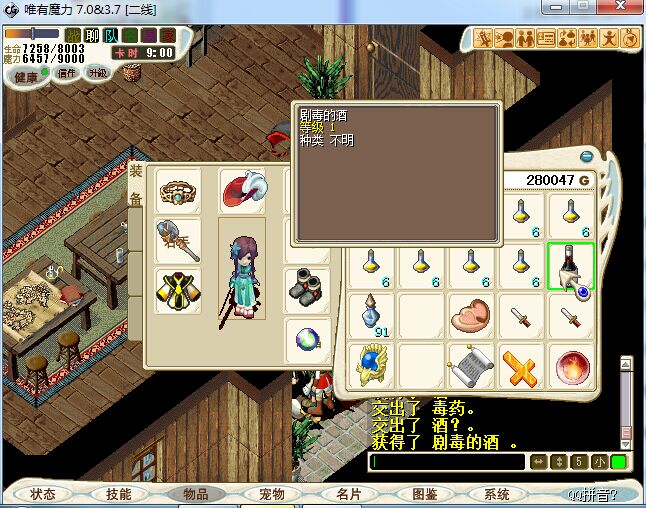This screenshot has height=508, width=646.
Task: Select the blue potion stack of 91
Action: [x=371, y=316]
